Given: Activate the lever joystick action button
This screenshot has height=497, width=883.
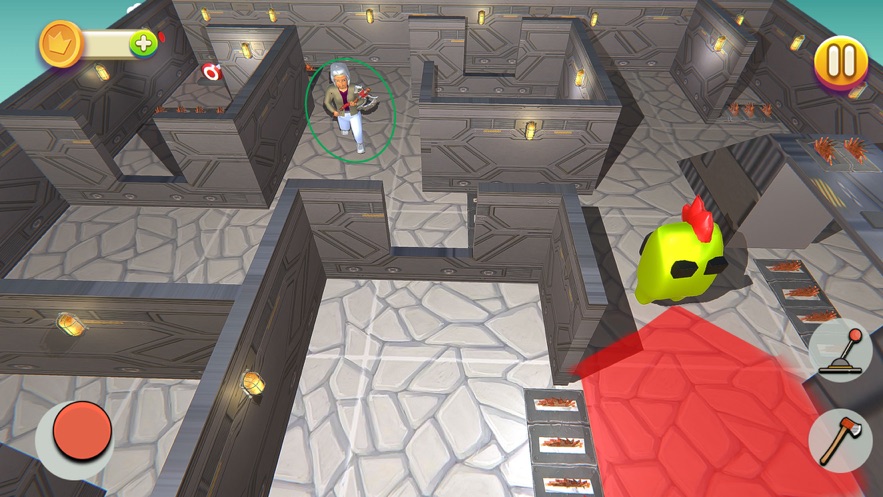Looking at the screenshot, I should [x=838, y=351].
